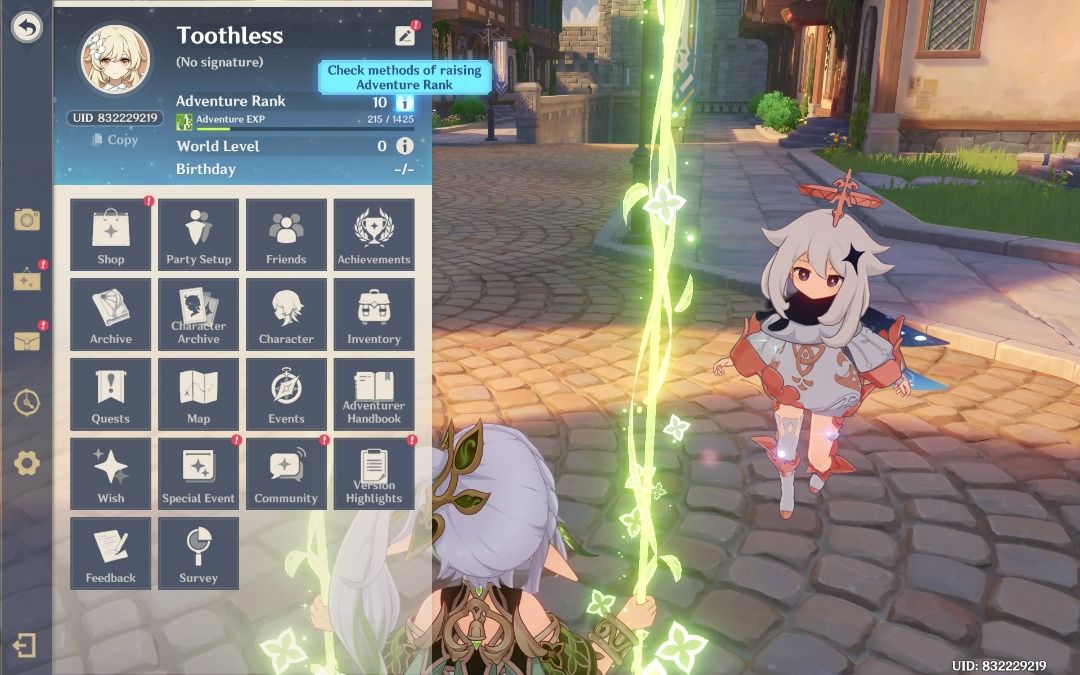Open the camera photo mode icon

pos(27,220)
